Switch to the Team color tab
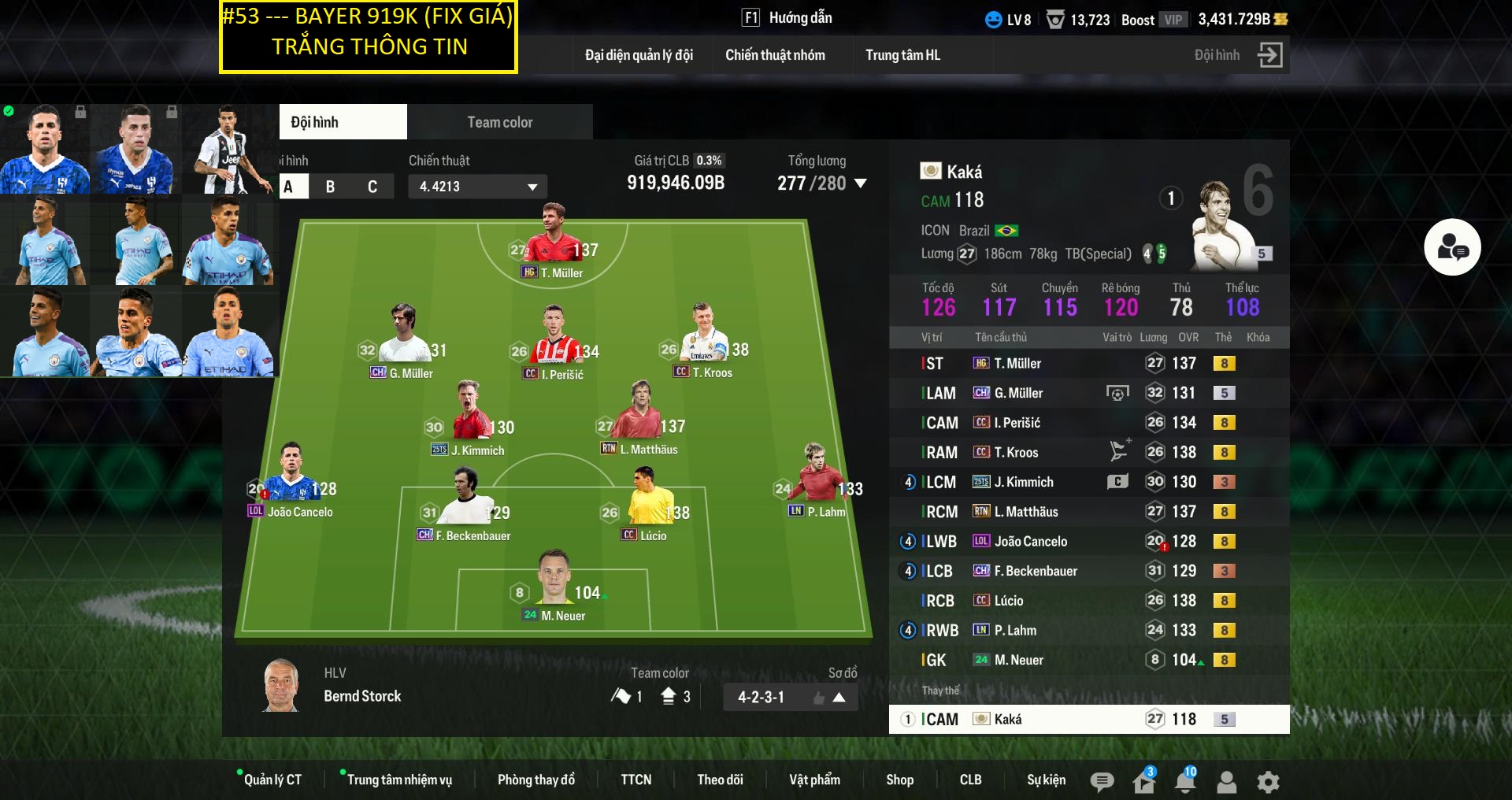 pos(499,121)
